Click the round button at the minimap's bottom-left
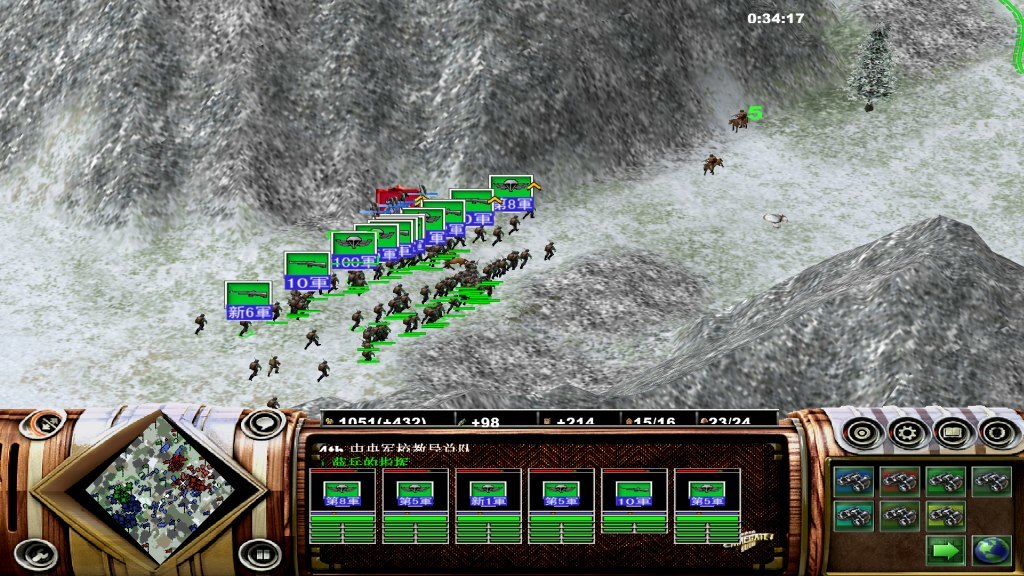The image size is (1024, 576). click(39, 552)
